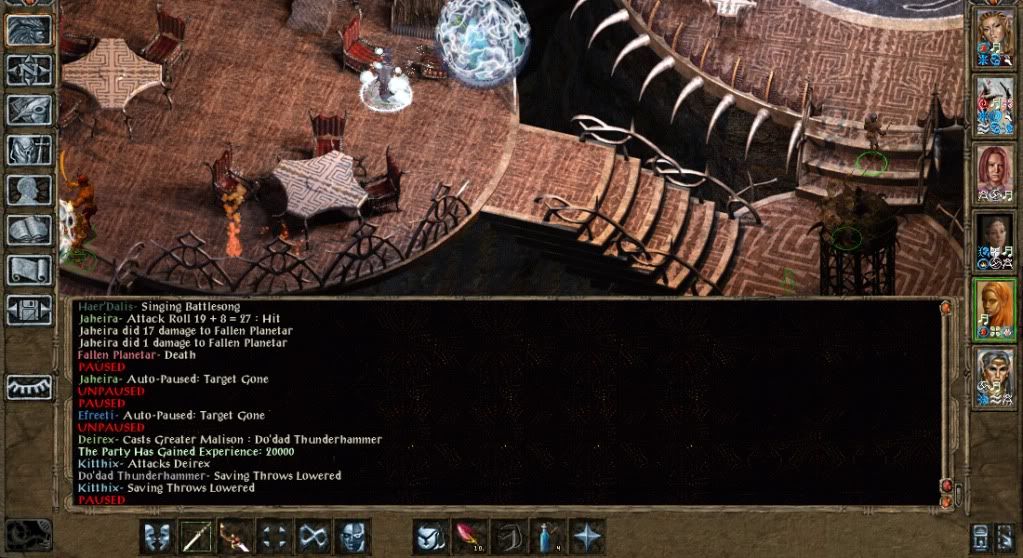Select the silver-haired character portrait
Image resolution: width=1023 pixels, height=558 pixels.
pos(993,374)
